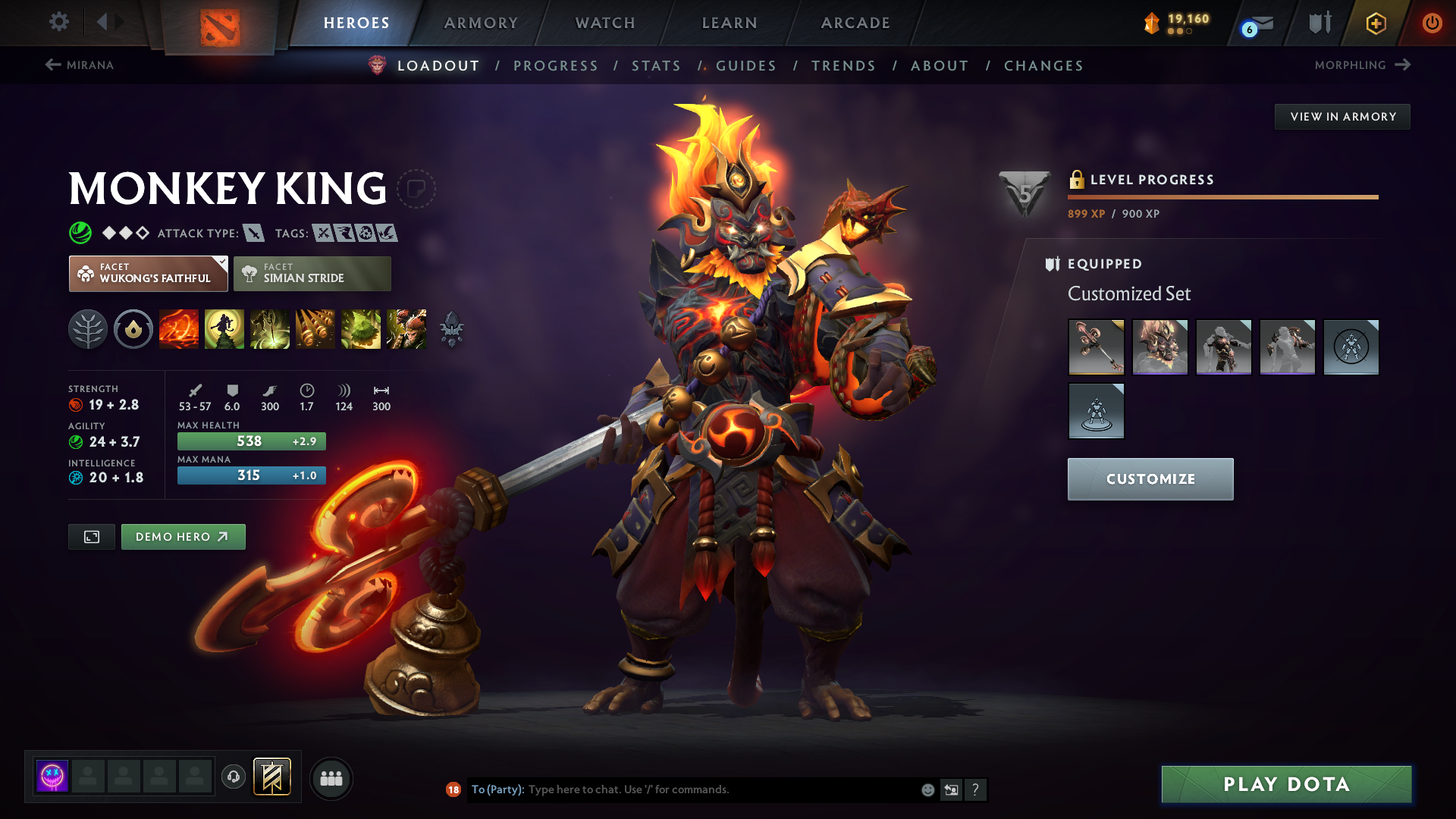The image size is (1456, 819).
Task: Select the Wukong's Command ability icon
Action: [x=406, y=329]
